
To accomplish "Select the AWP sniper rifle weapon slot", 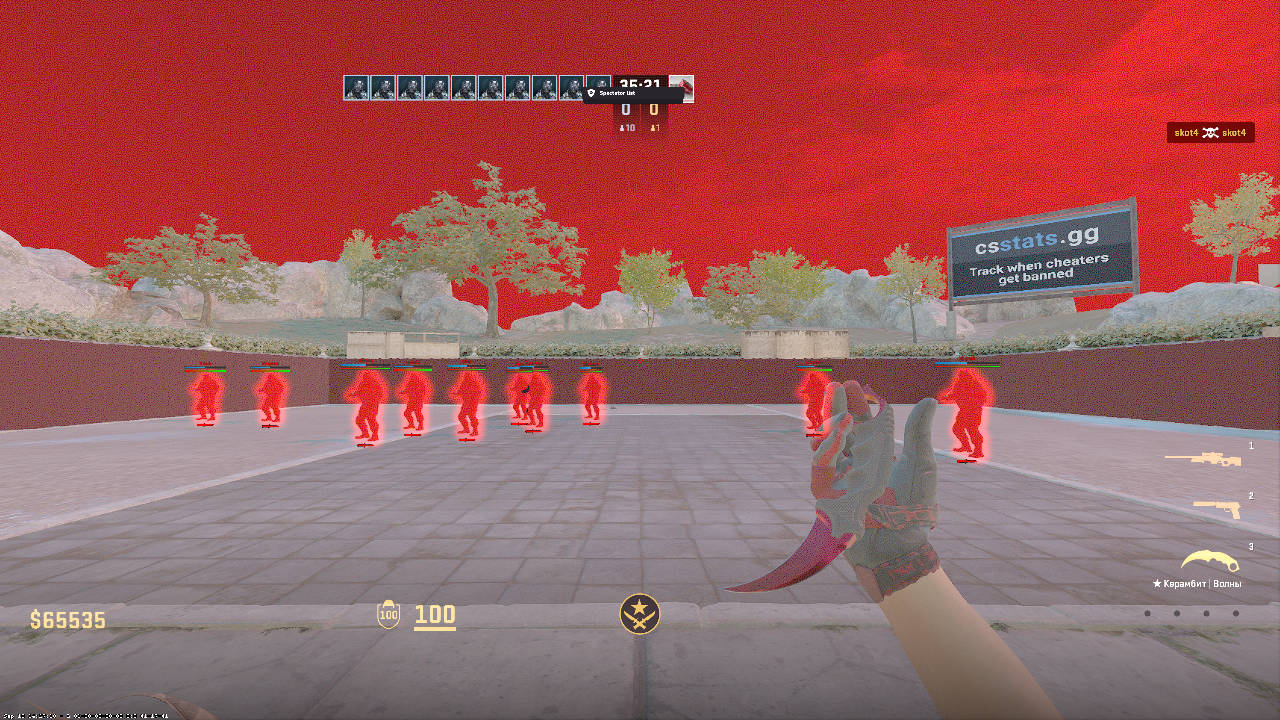I will point(1203,459).
